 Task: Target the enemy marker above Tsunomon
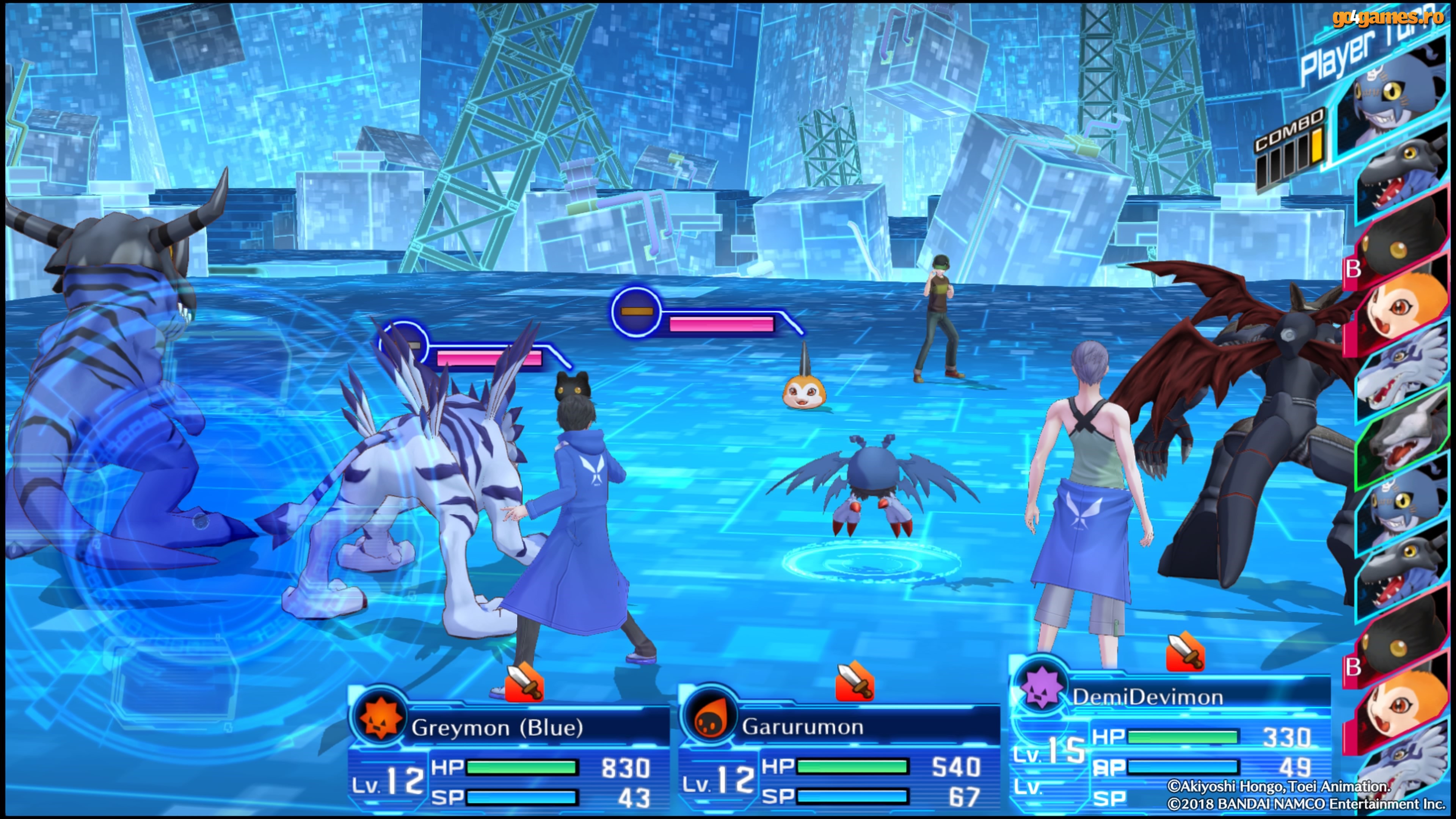636,311
